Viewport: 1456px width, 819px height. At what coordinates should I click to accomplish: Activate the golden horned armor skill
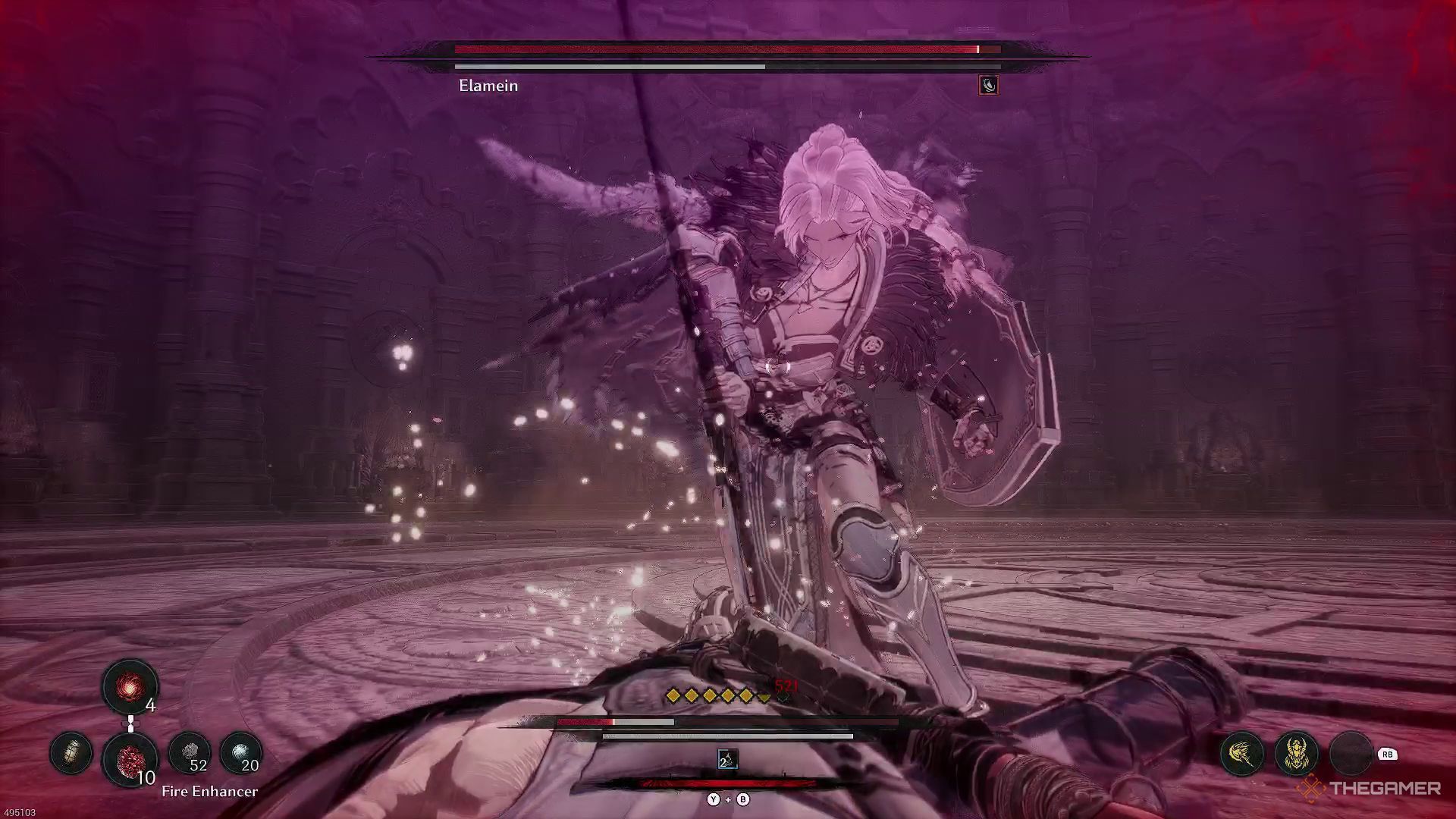point(1297,754)
